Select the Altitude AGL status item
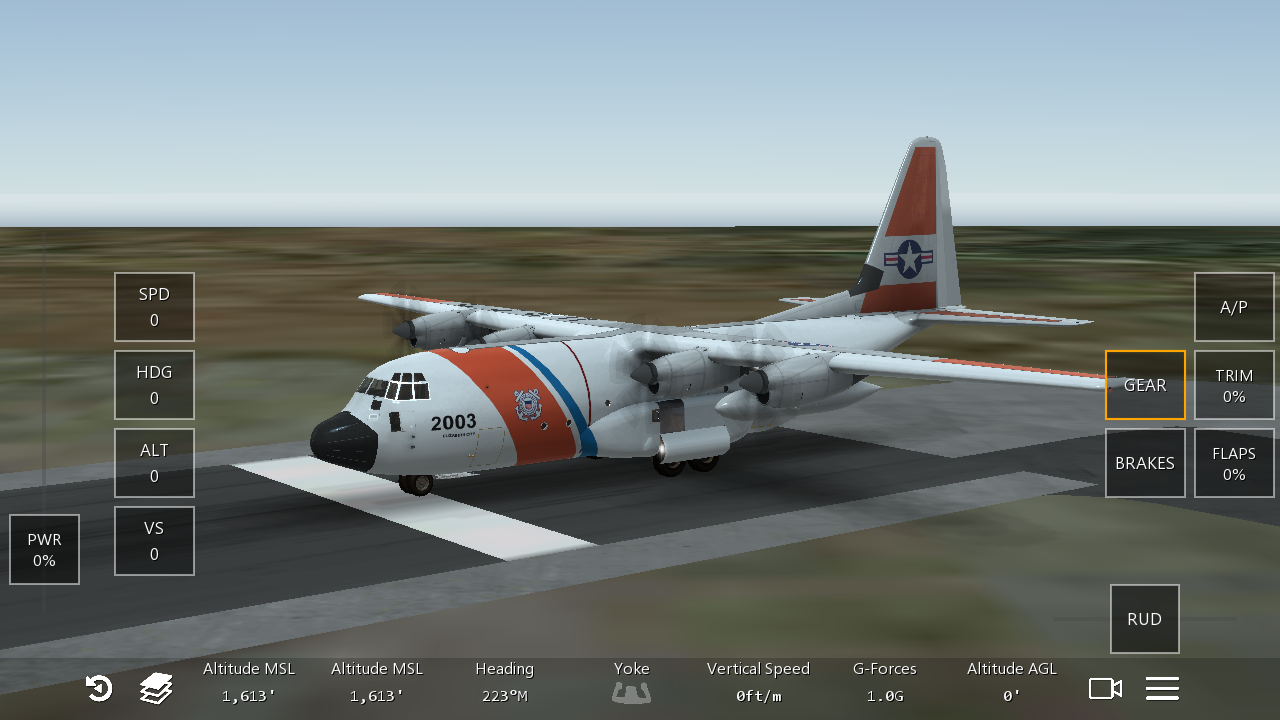This screenshot has height=720, width=1280. [1011, 682]
